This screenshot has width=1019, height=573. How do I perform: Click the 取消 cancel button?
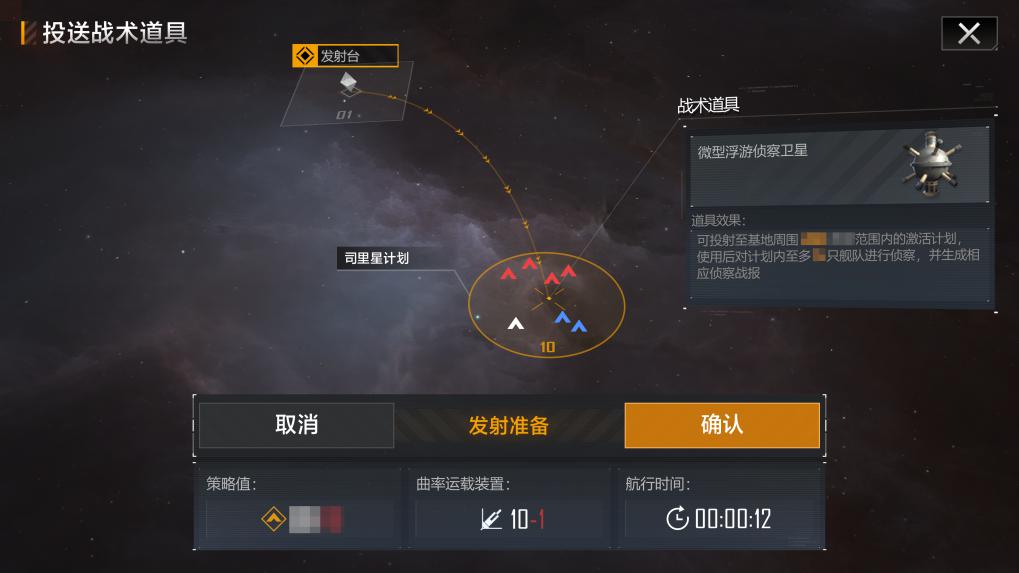point(296,425)
